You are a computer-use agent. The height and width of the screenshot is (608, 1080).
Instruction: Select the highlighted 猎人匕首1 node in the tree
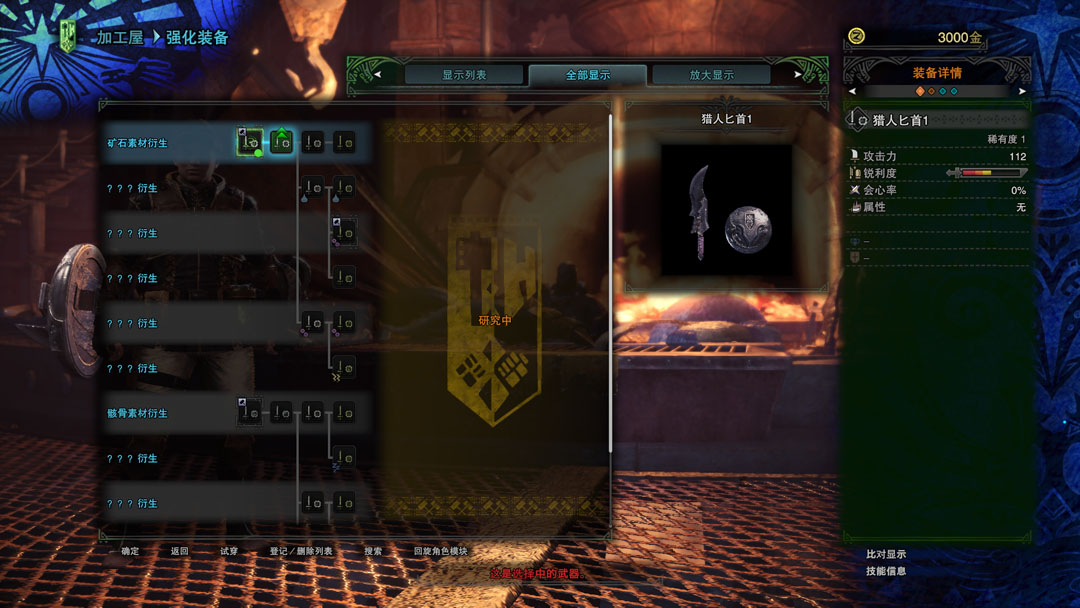click(x=250, y=142)
